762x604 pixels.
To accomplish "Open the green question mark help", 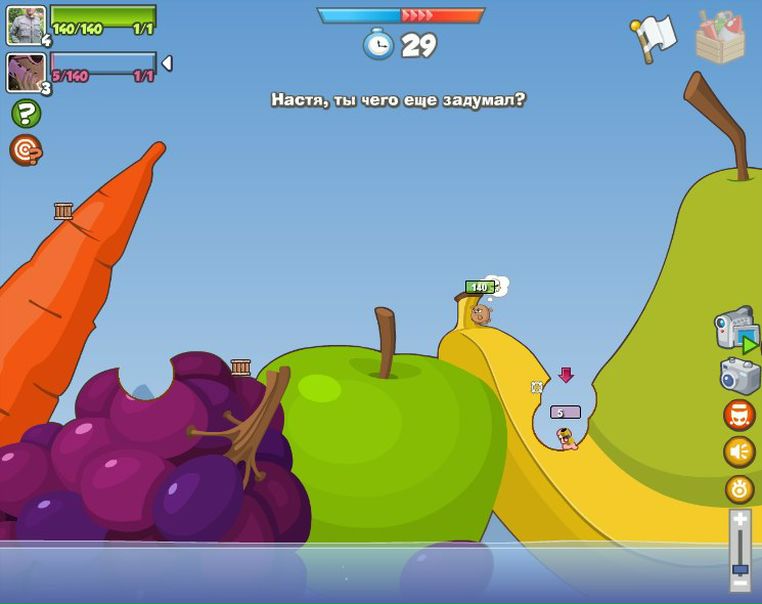I will tap(26, 113).
